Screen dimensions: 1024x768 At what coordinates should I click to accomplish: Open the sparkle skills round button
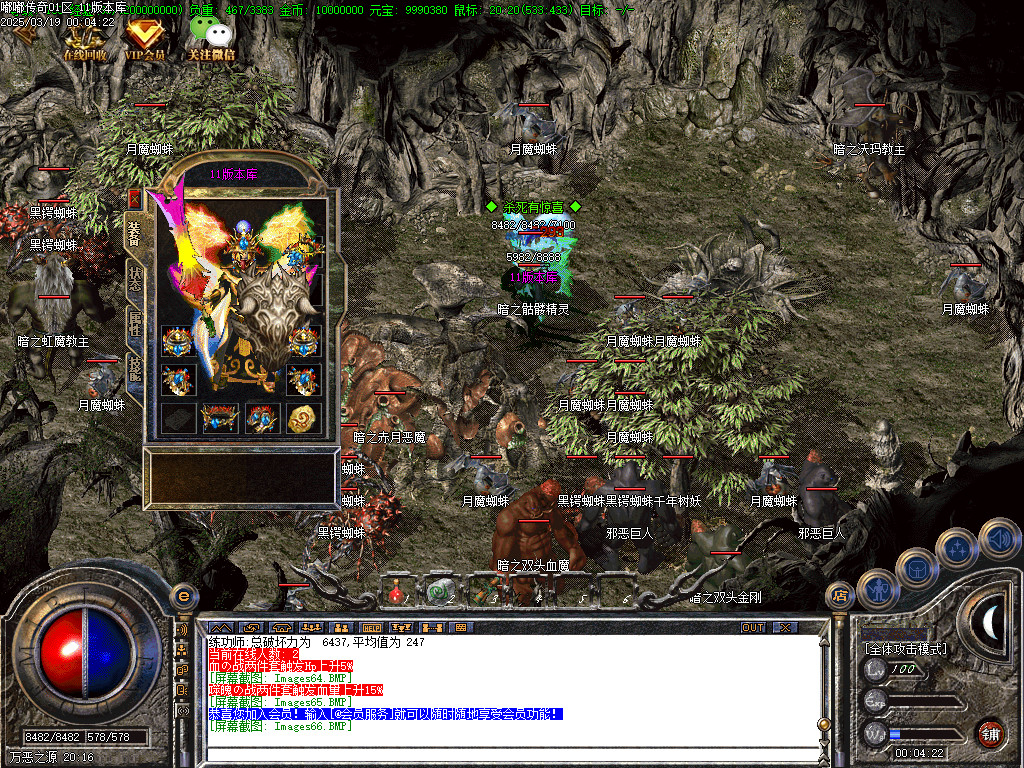click(x=957, y=548)
